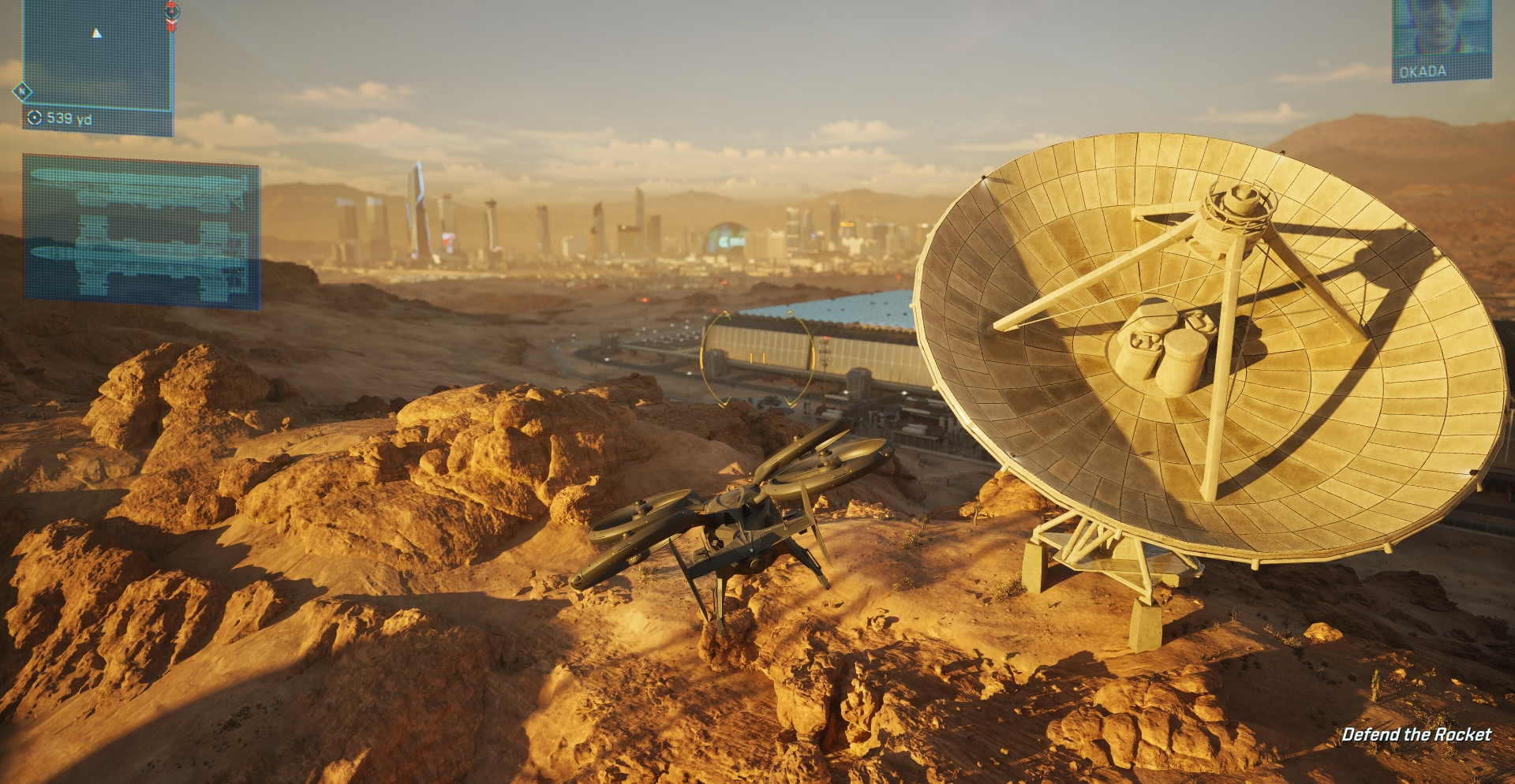Click the Defend the Rocket objective
Image resolution: width=1515 pixels, height=784 pixels.
[x=1416, y=735]
